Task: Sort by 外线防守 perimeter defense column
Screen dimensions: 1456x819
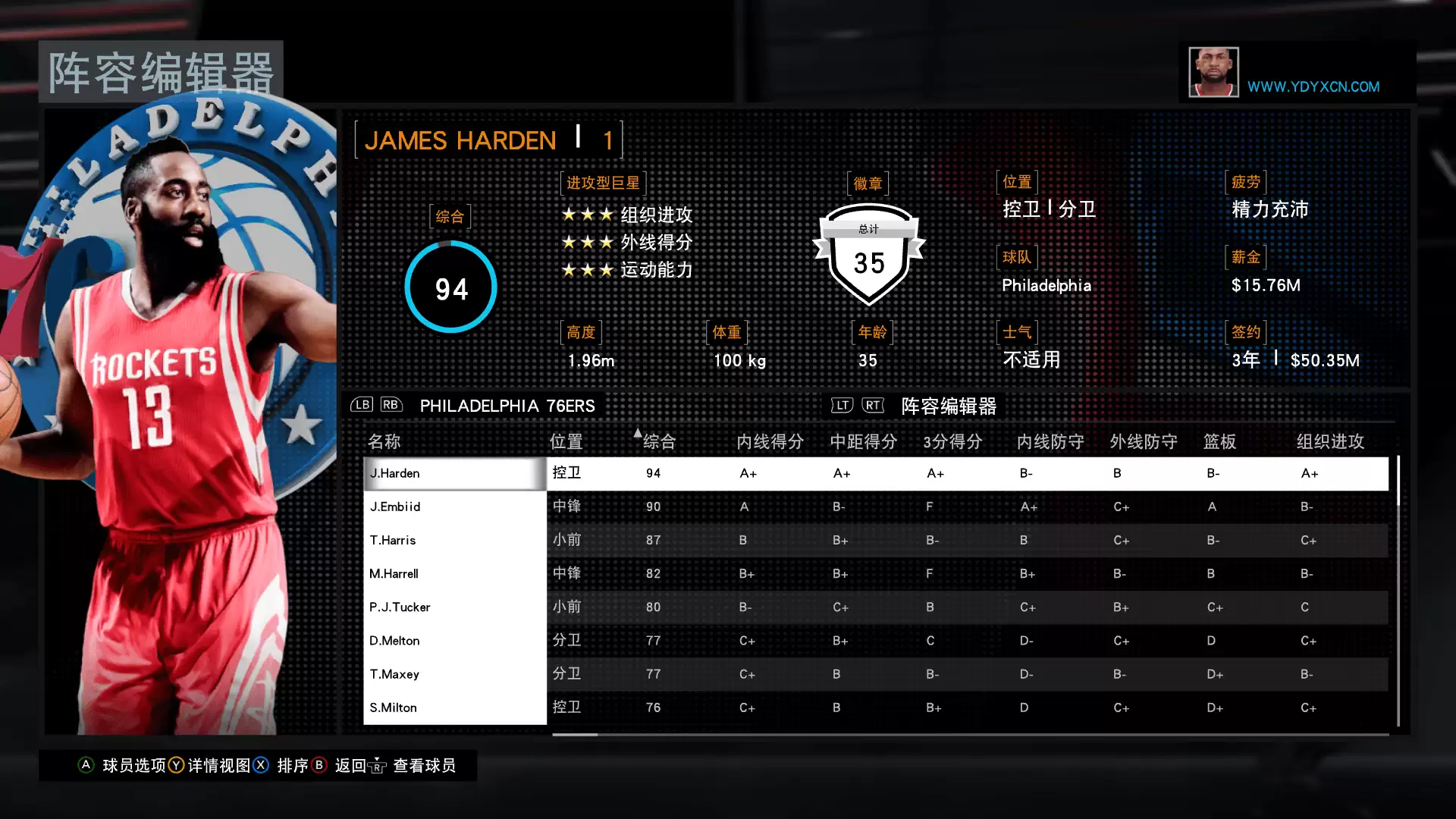Action: [x=1144, y=441]
